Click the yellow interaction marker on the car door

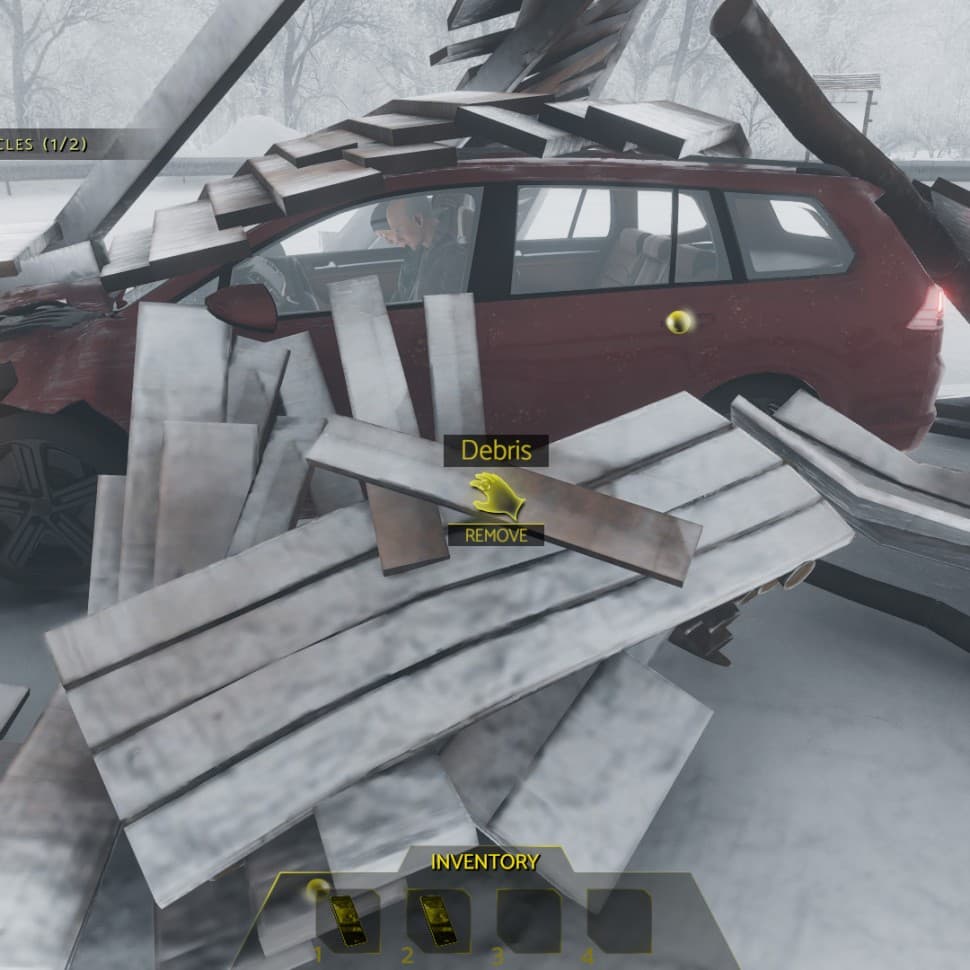[x=680, y=321]
